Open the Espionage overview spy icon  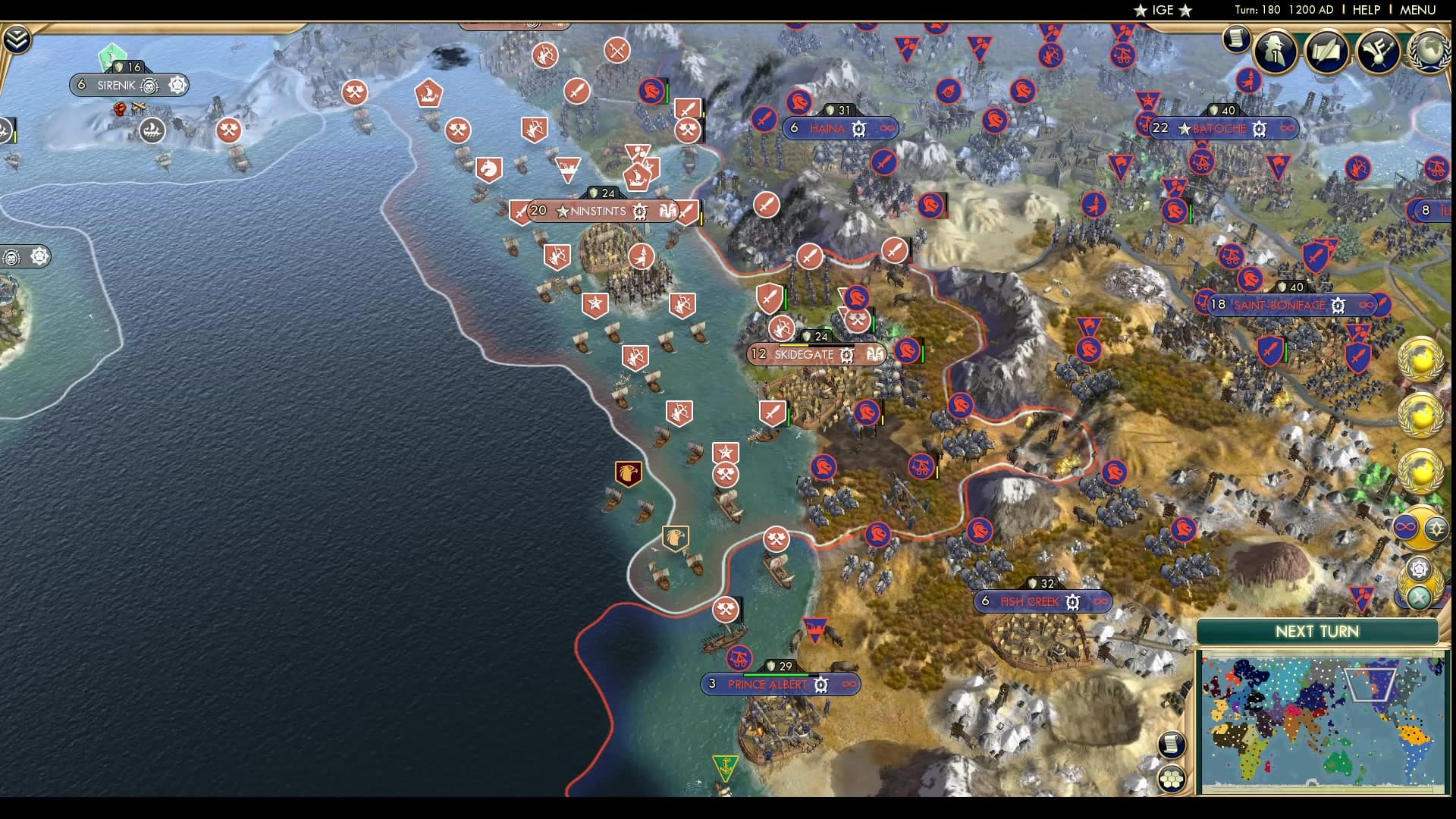pyautogui.click(x=1275, y=52)
